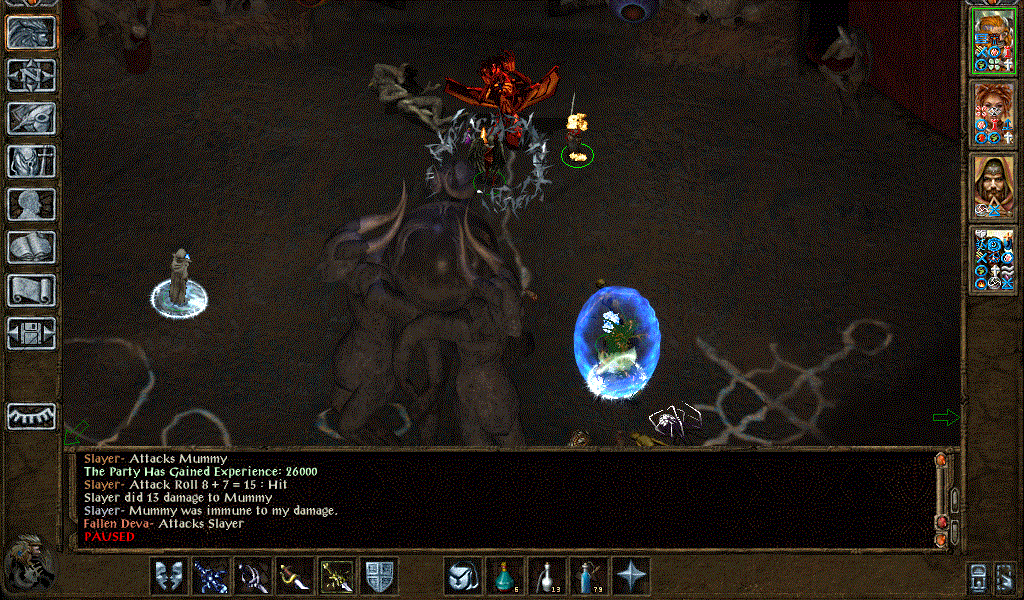
Task: Equip the blue crystal sword quick weapon
Action: pos(211,576)
